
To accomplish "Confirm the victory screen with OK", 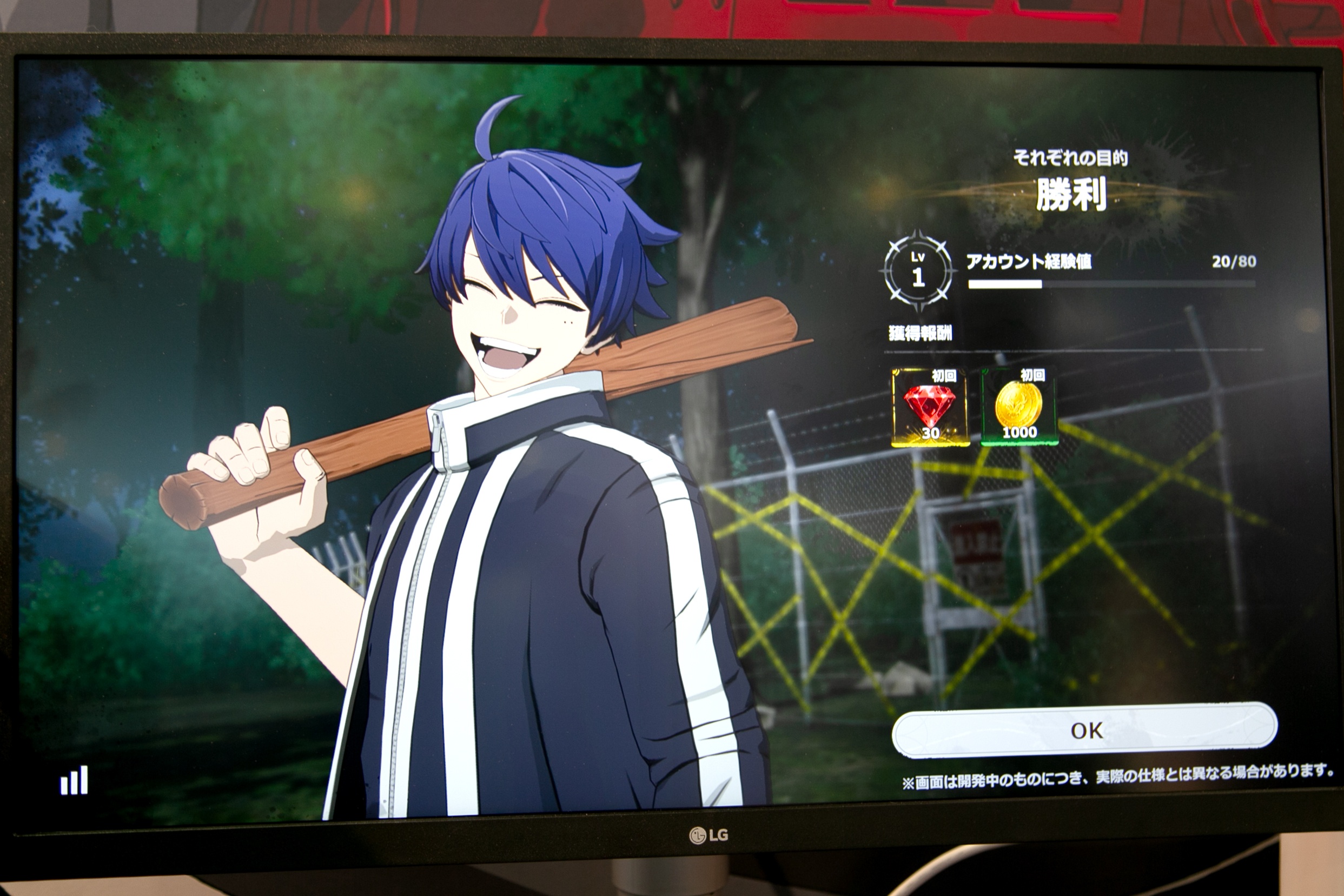I will (x=1084, y=731).
